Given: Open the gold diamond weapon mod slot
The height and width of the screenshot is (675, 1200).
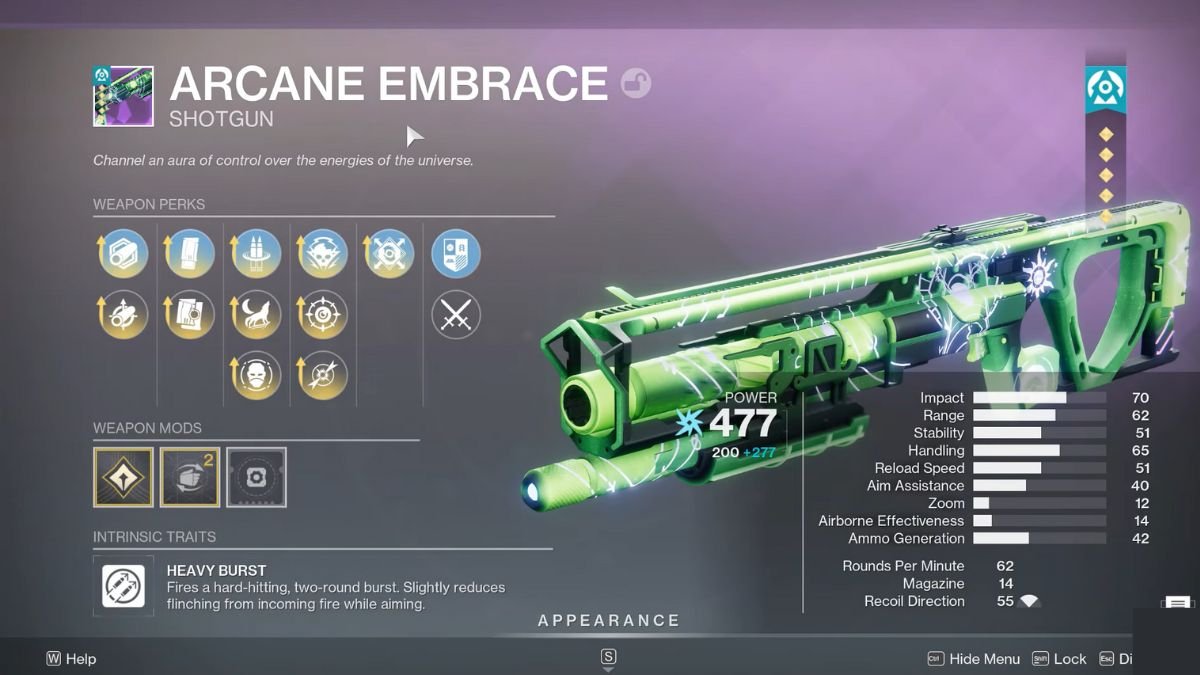Looking at the screenshot, I should (123, 477).
